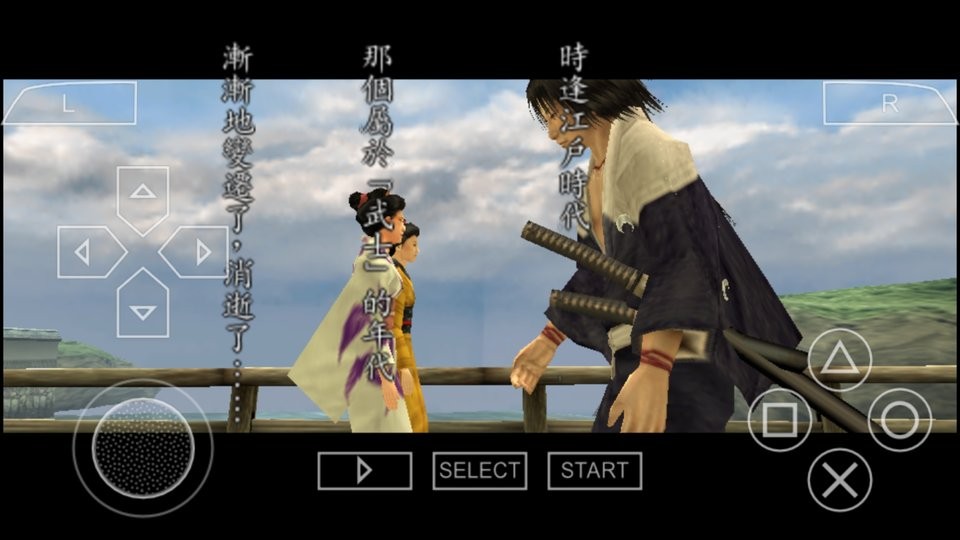Tap the START button

click(x=594, y=470)
